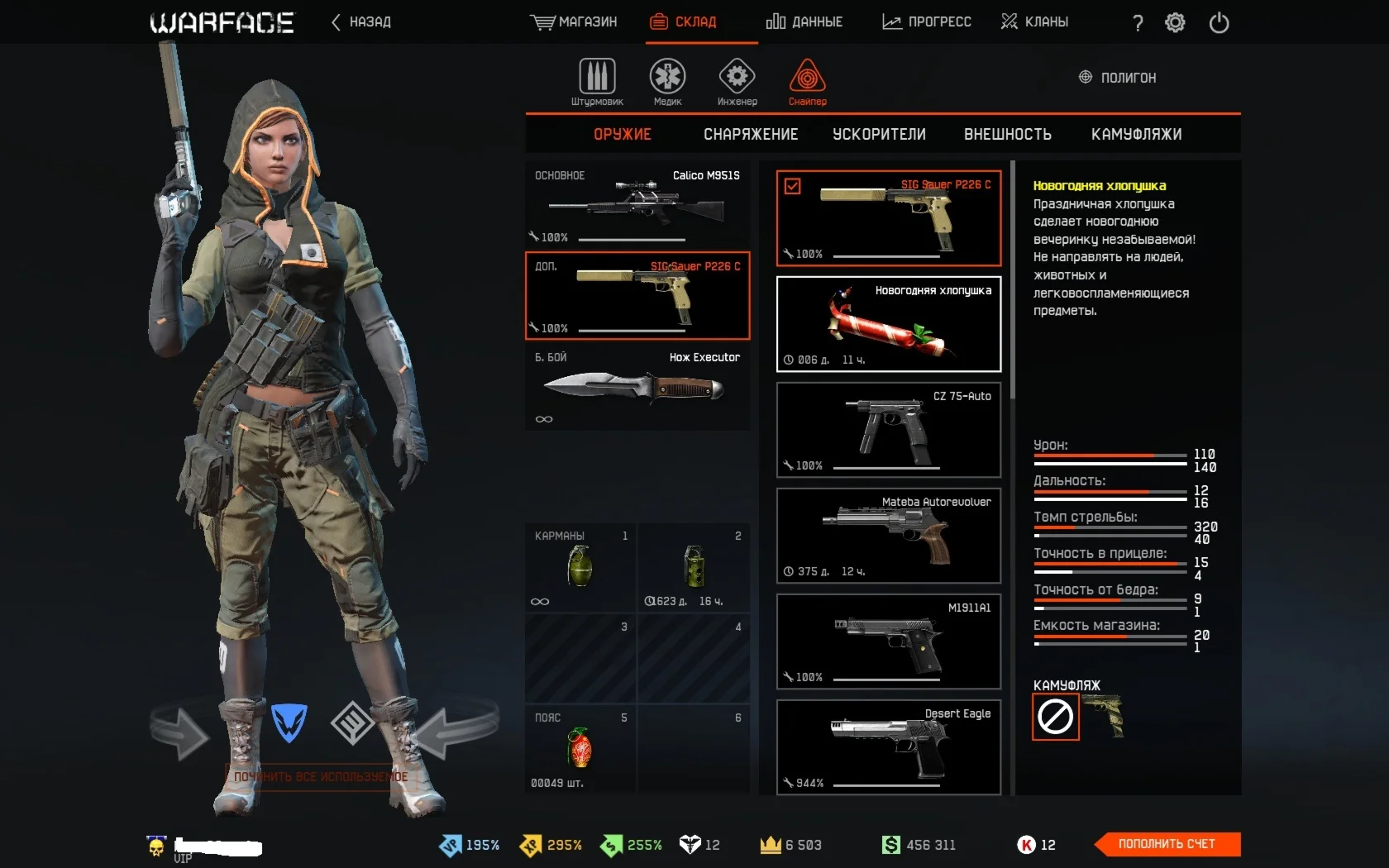This screenshot has width=1389, height=868.
Task: Open the Прогресс section
Action: point(927,21)
